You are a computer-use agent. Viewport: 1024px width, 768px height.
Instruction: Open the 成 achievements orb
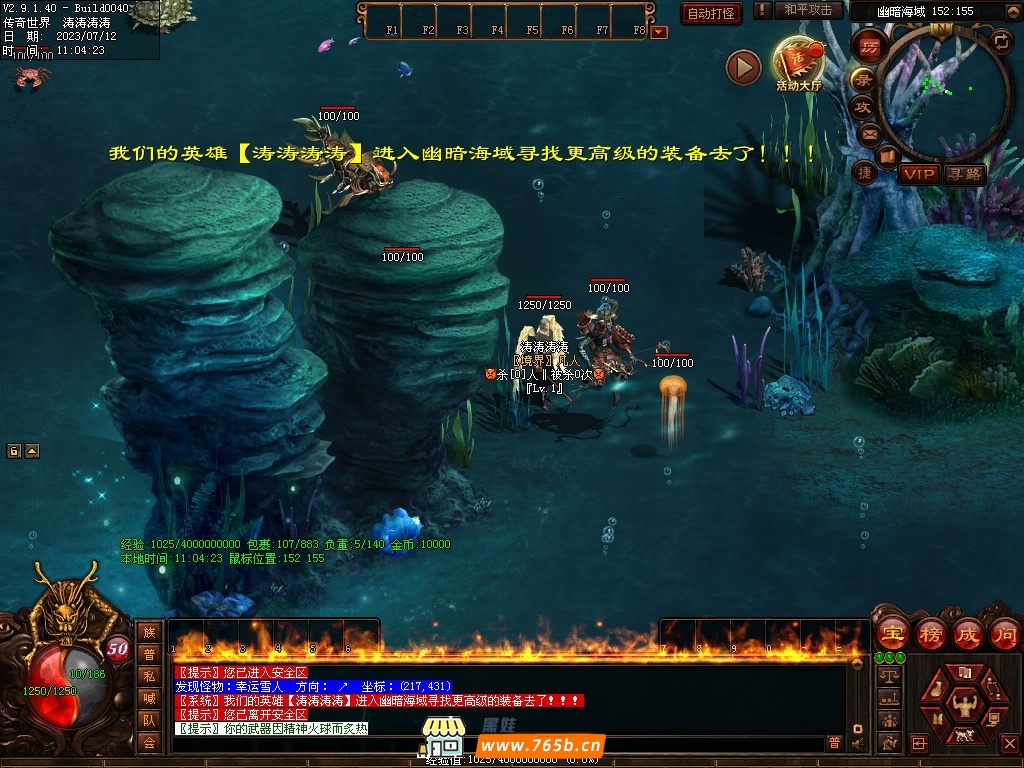point(967,634)
